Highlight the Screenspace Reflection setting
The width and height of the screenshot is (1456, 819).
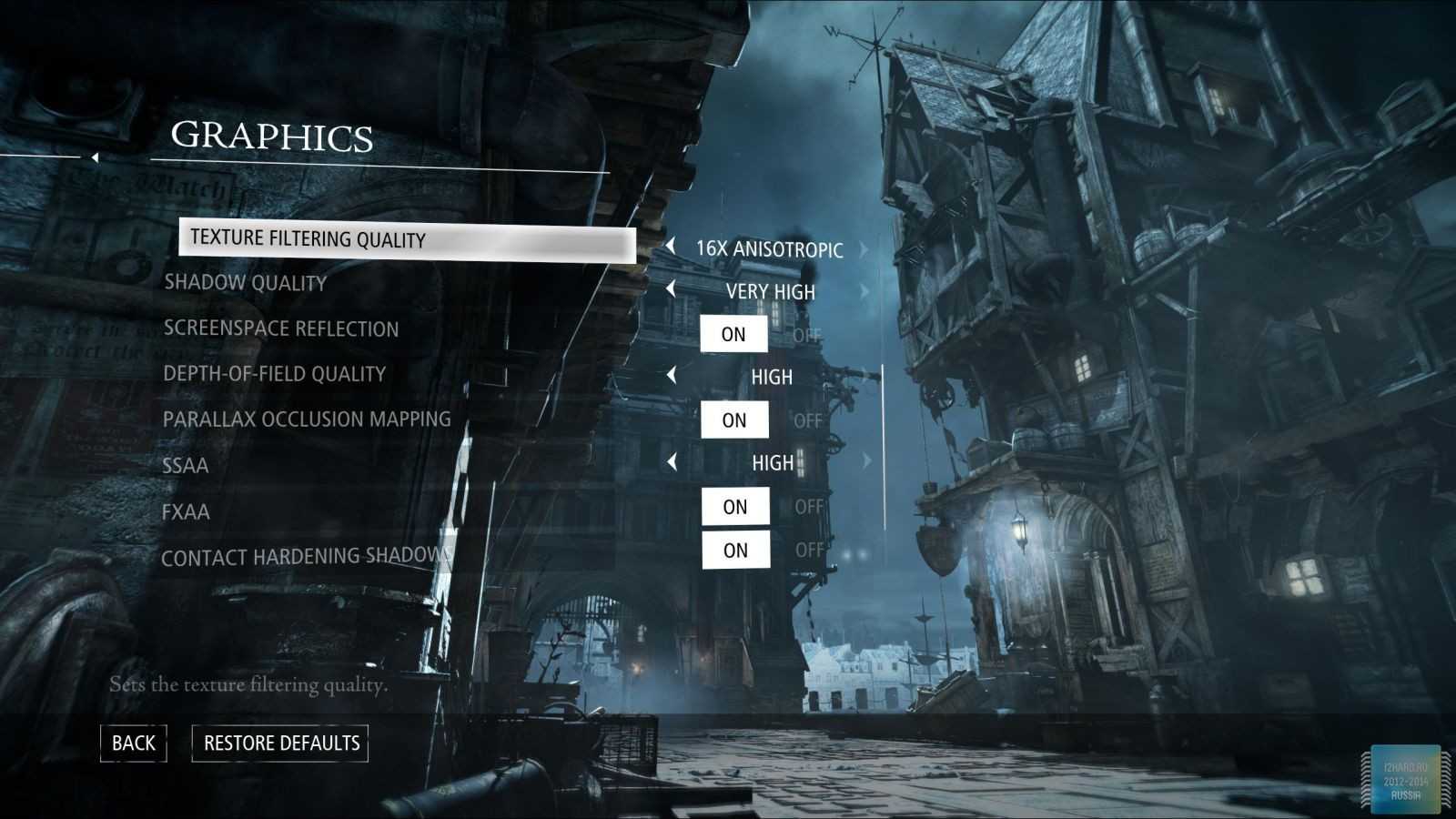(280, 329)
